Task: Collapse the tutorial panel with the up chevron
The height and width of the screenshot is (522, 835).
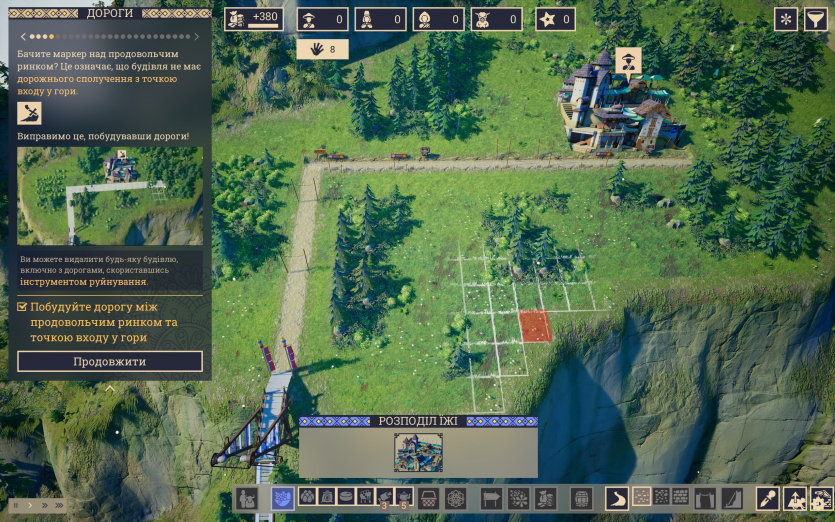Action: coord(110,387)
